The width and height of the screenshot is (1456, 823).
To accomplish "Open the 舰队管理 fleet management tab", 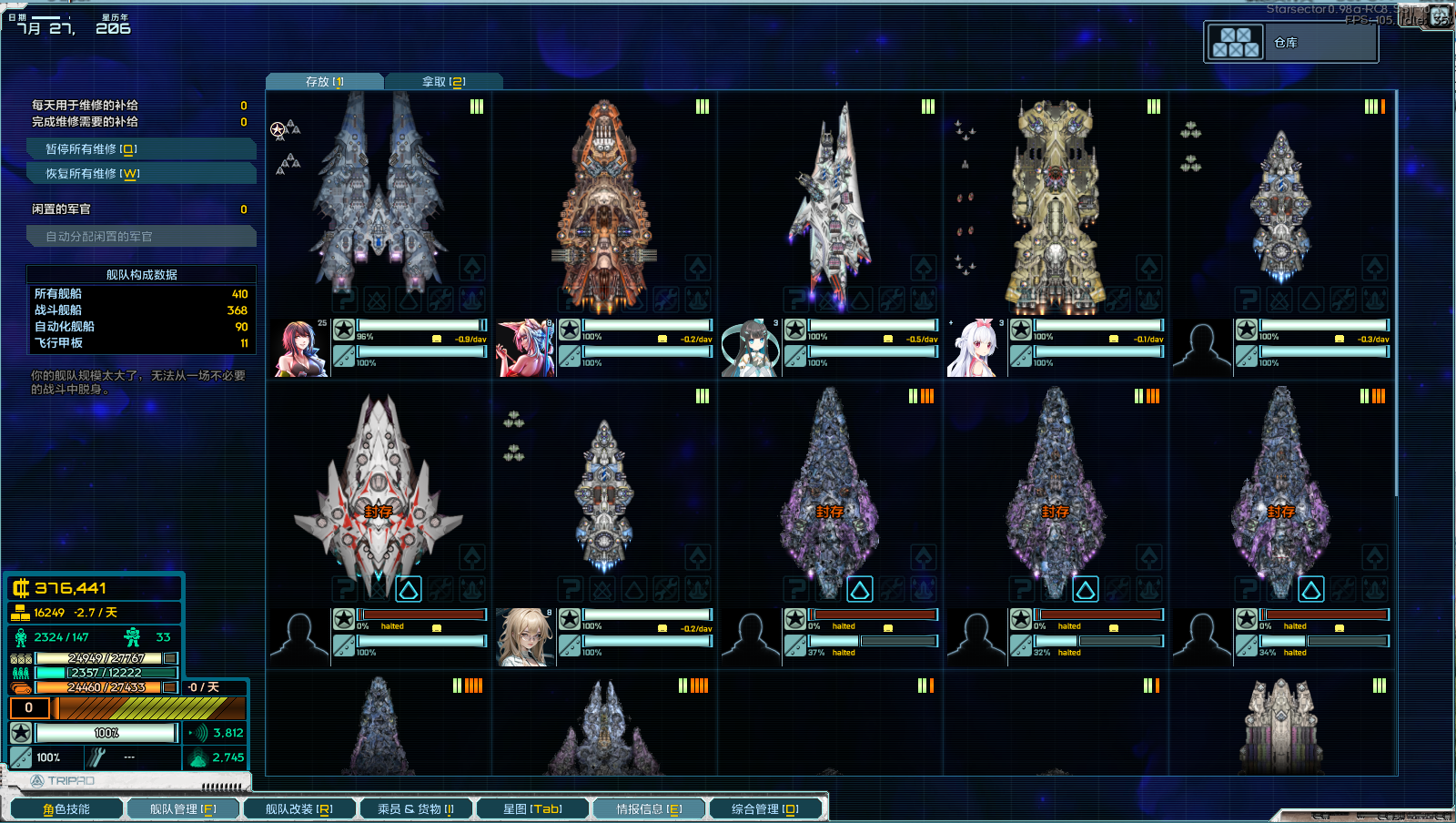I will (183, 808).
